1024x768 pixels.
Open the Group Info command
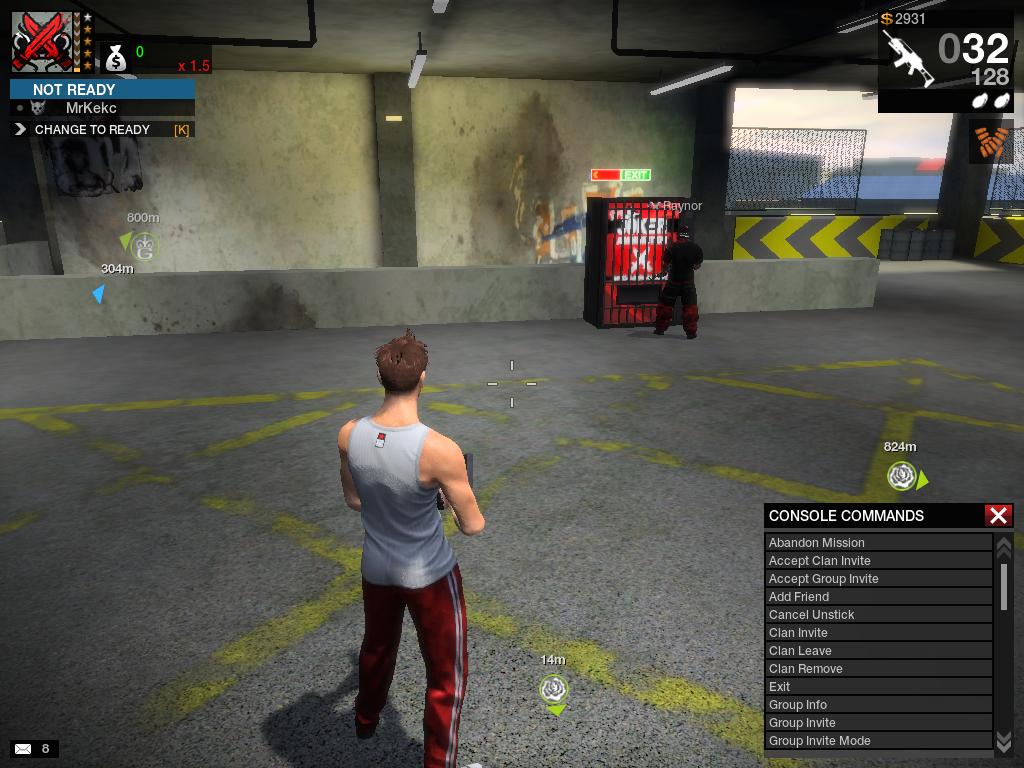point(878,705)
